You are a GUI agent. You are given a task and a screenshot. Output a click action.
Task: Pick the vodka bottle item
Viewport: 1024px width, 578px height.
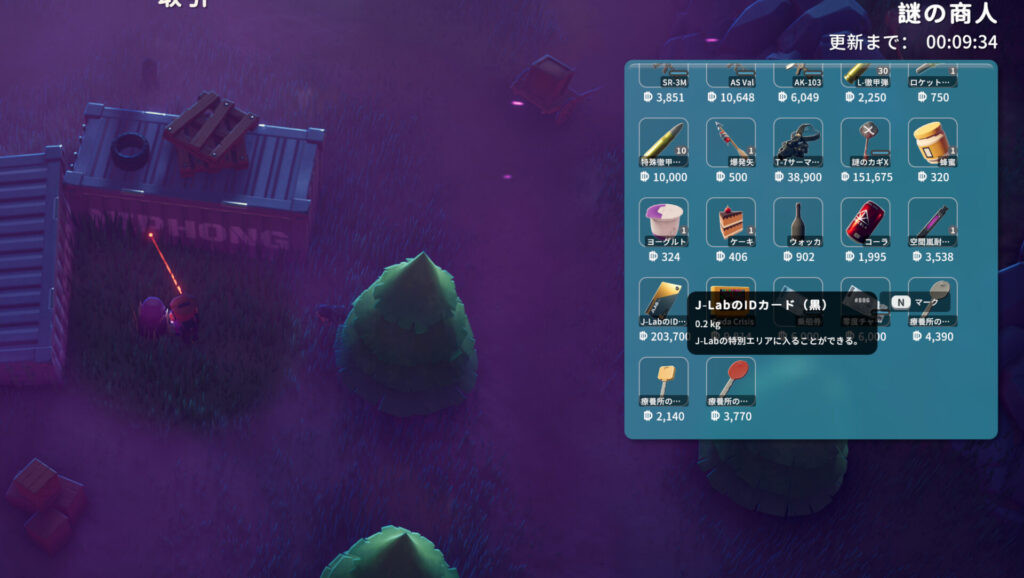pos(798,222)
